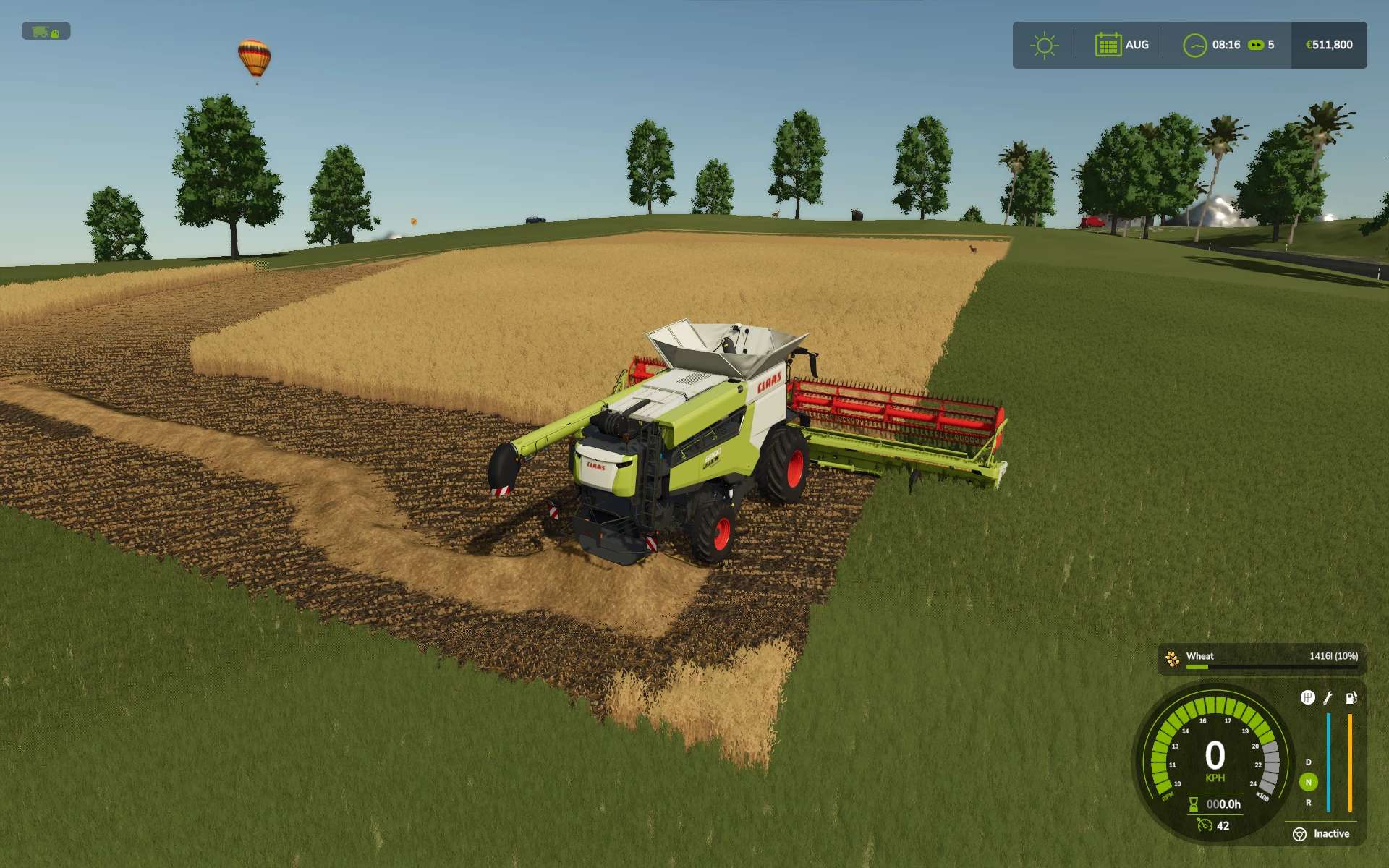
Task: Select the highlighted N neutral gear
Action: coord(1308,782)
